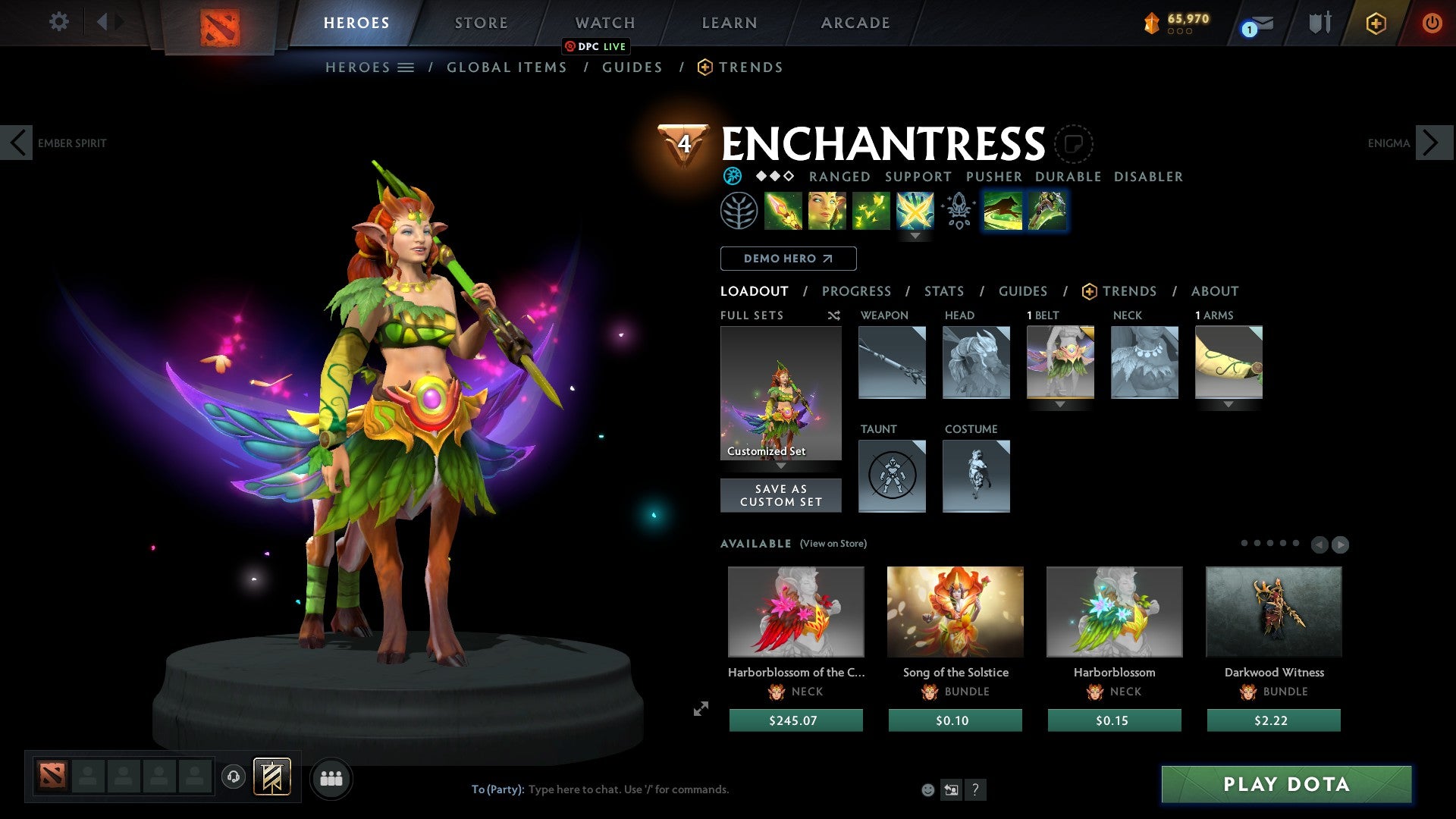Click Save As Custom Set
1456x819 pixels.
click(780, 495)
